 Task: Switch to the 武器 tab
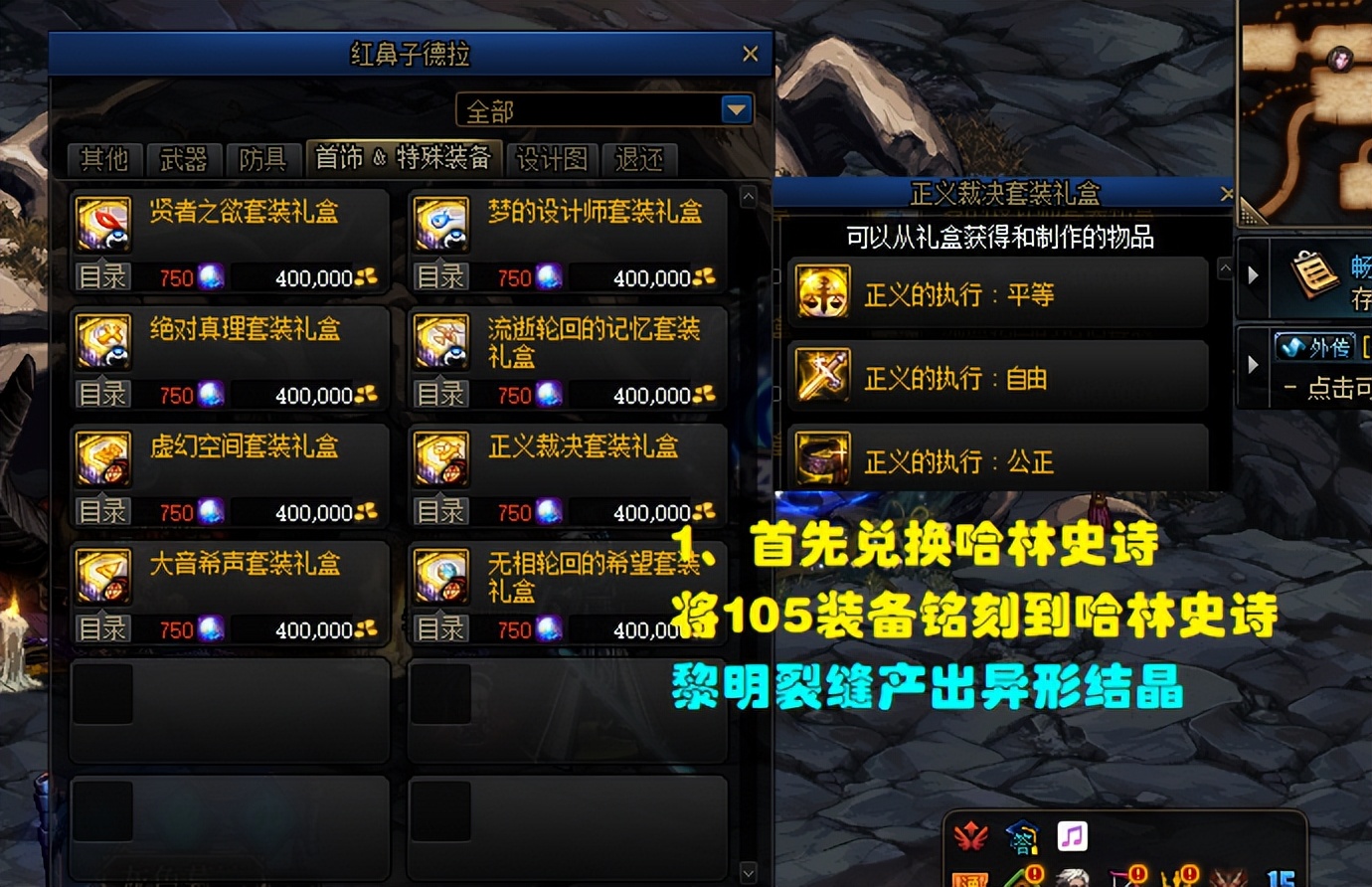tap(185, 159)
